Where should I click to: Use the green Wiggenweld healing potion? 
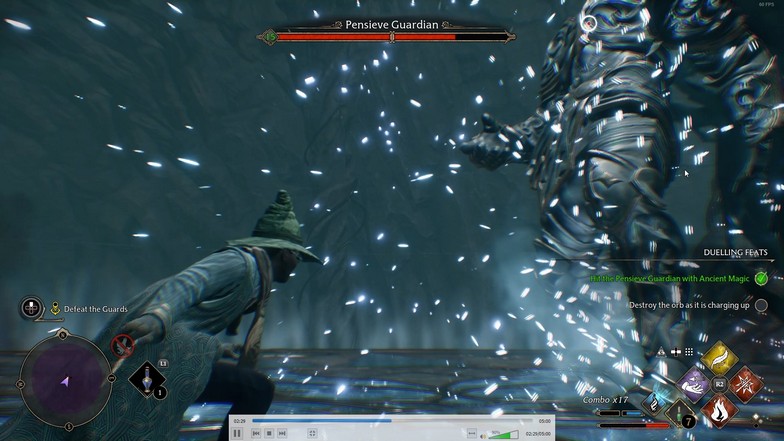[680, 412]
